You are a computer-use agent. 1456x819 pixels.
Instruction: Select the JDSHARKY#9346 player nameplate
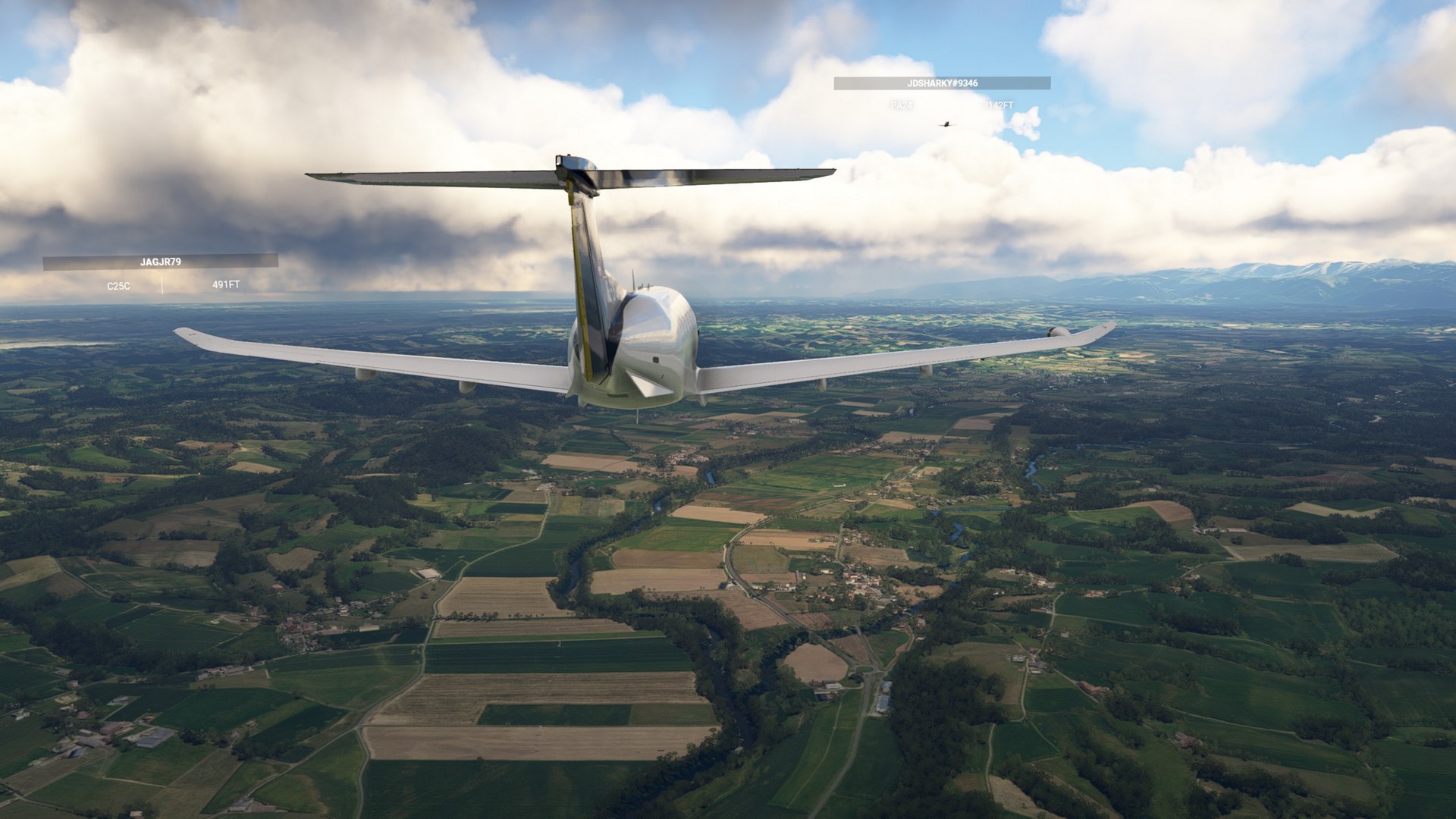(x=942, y=83)
